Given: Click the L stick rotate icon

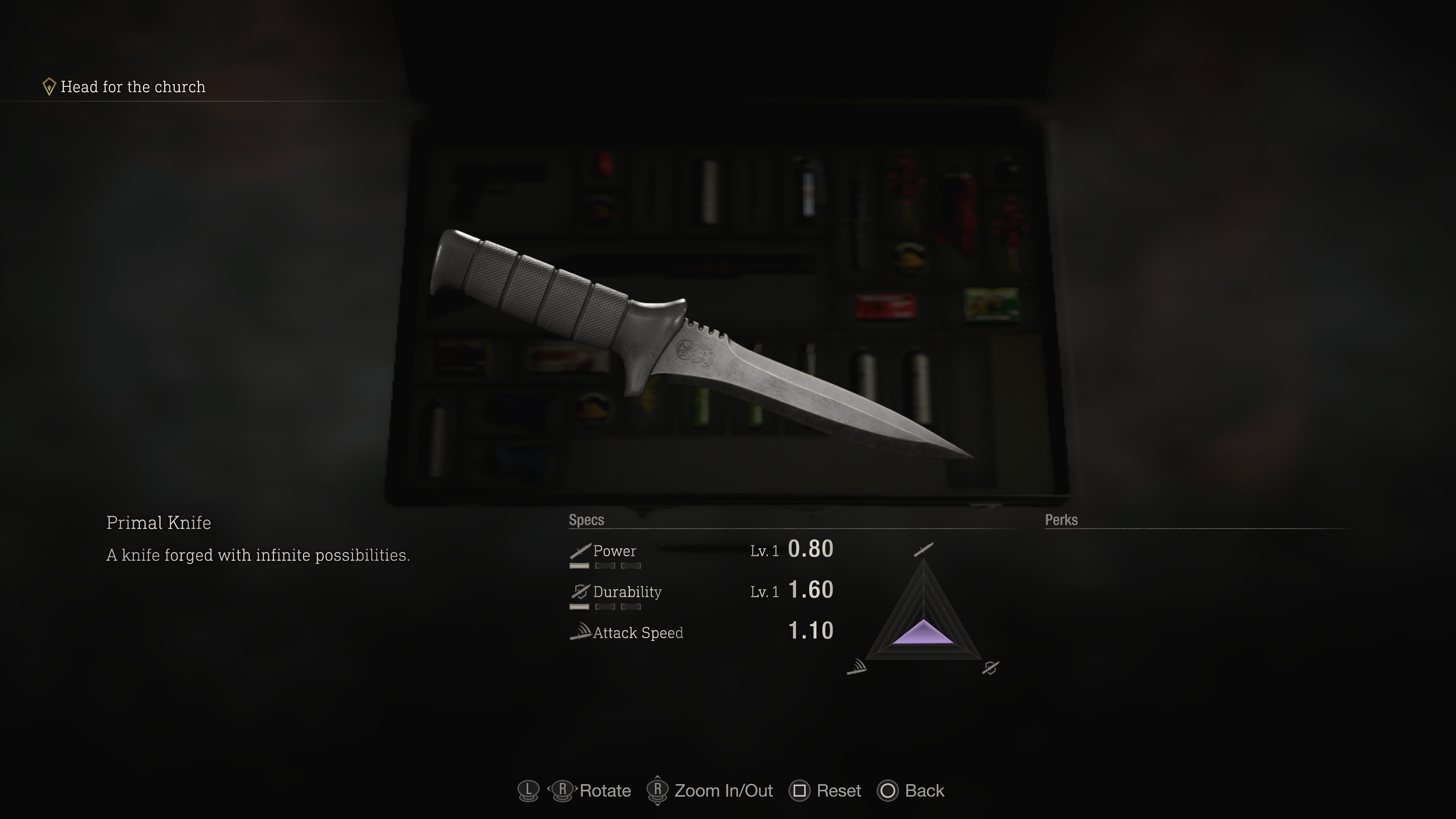Looking at the screenshot, I should pyautogui.click(x=528, y=791).
